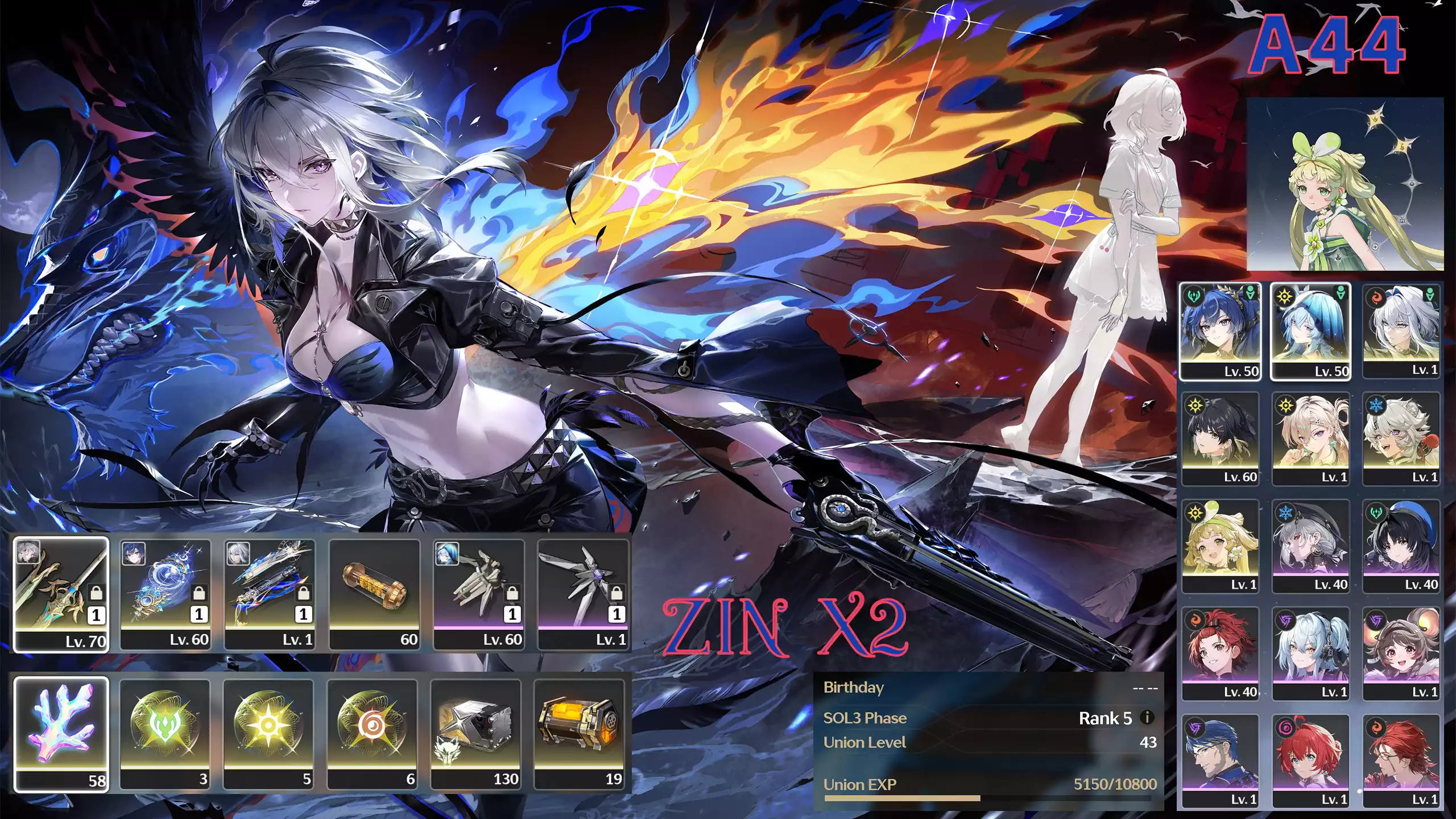Select the silver supply box with 130
This screenshot has height=819, width=1456.
pos(476,734)
